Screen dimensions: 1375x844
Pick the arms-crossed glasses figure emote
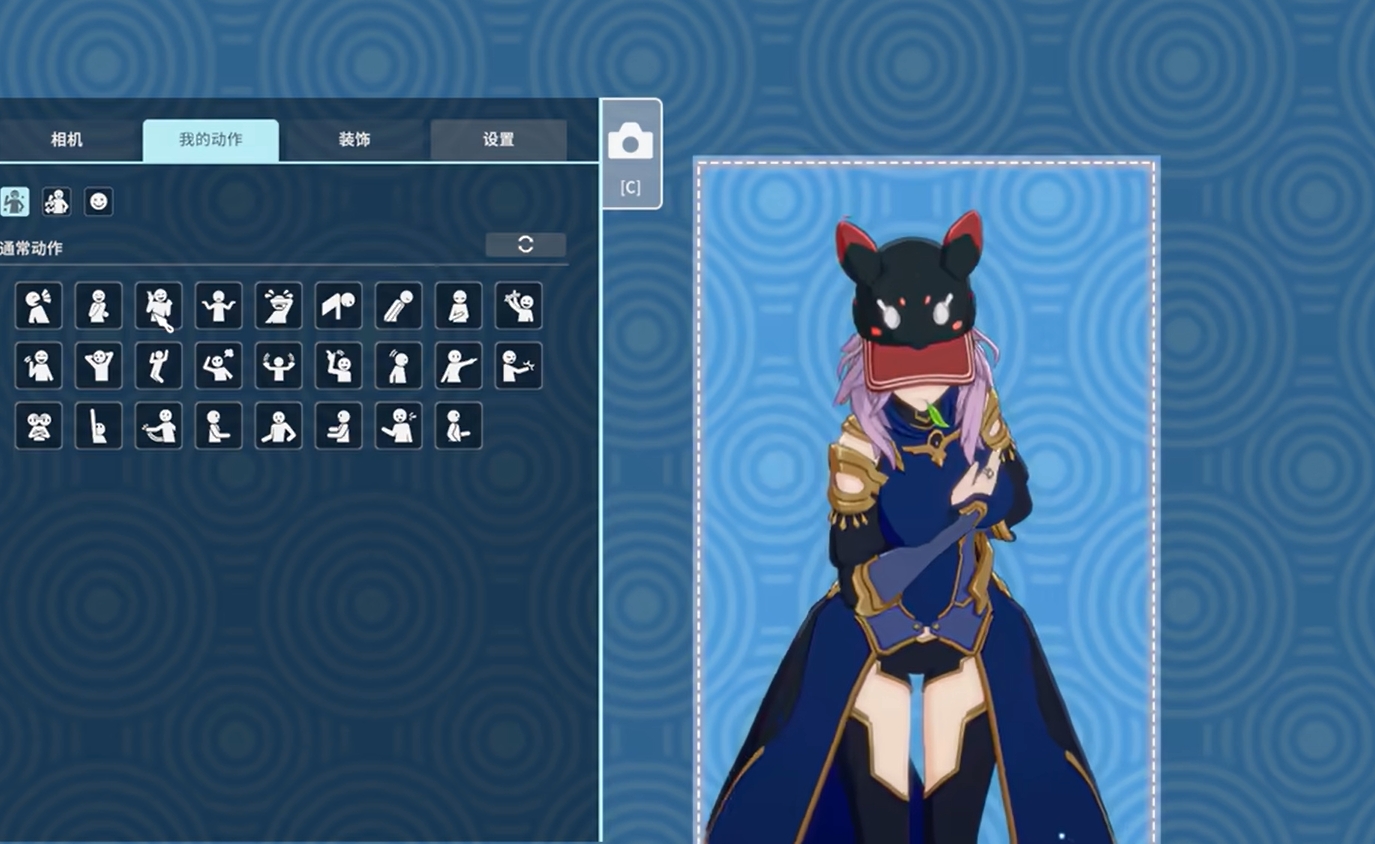click(39, 426)
